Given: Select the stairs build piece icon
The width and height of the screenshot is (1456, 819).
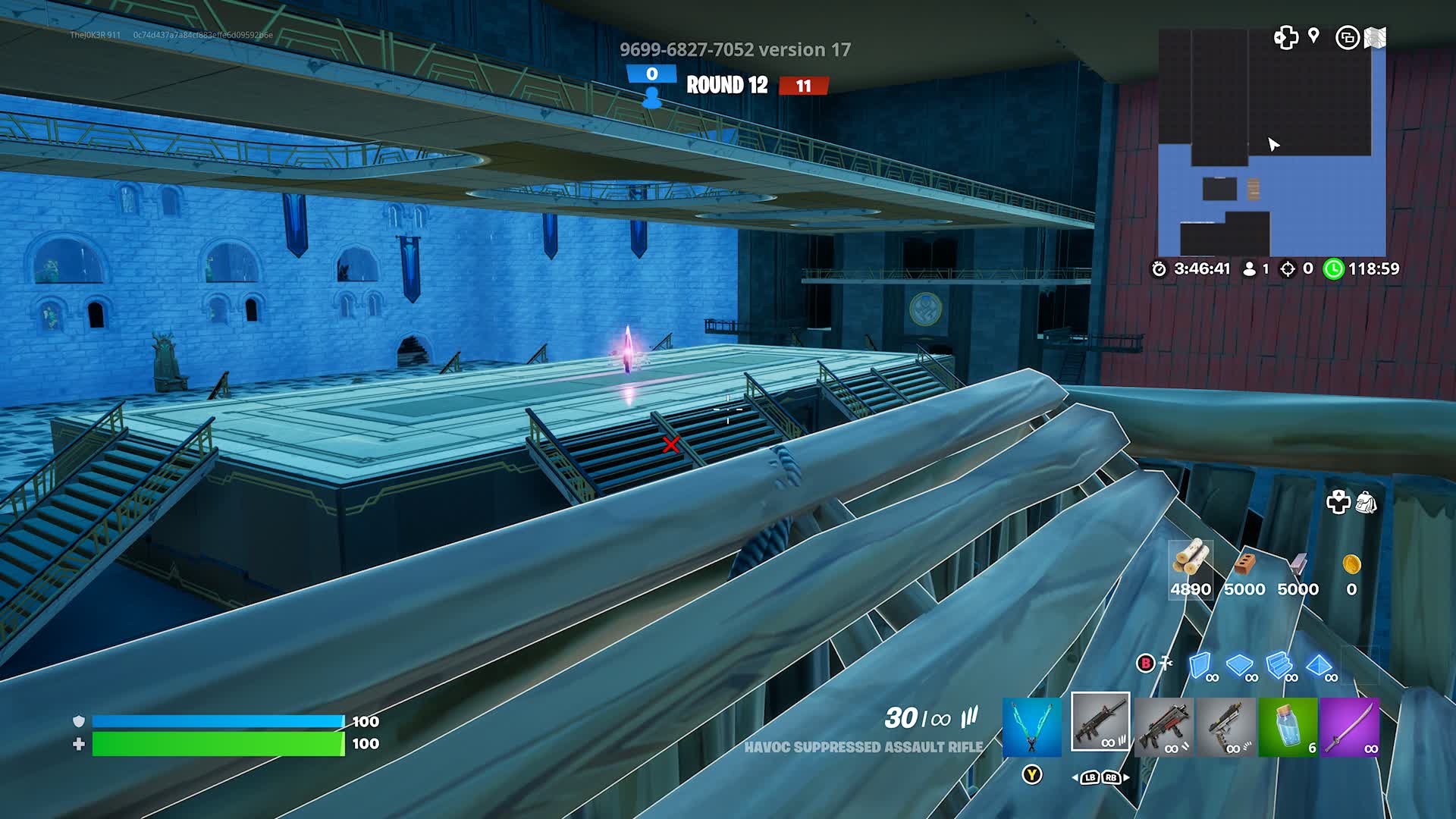Looking at the screenshot, I should pyautogui.click(x=1279, y=665).
